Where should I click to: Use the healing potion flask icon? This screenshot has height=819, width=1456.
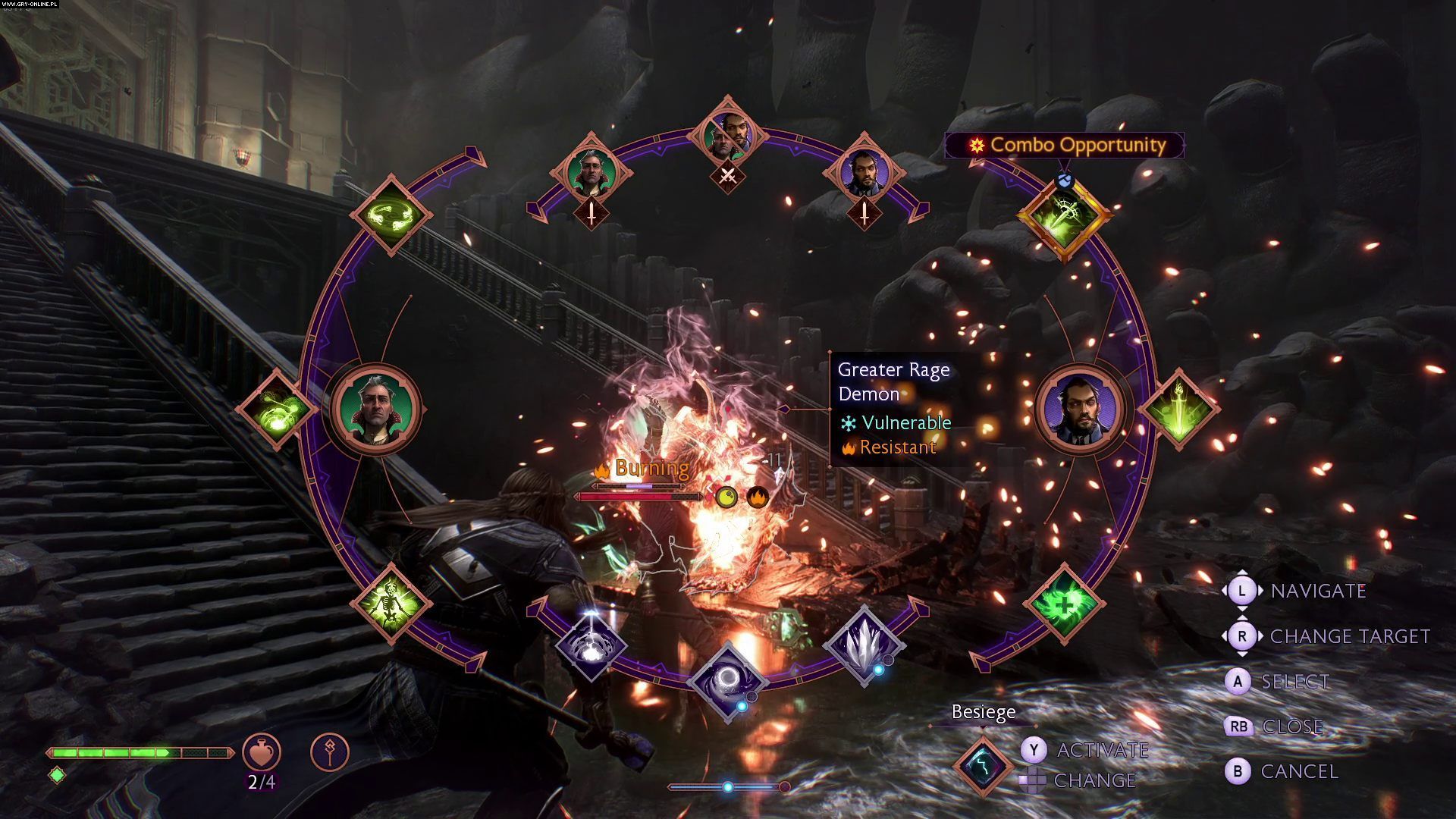(x=262, y=752)
